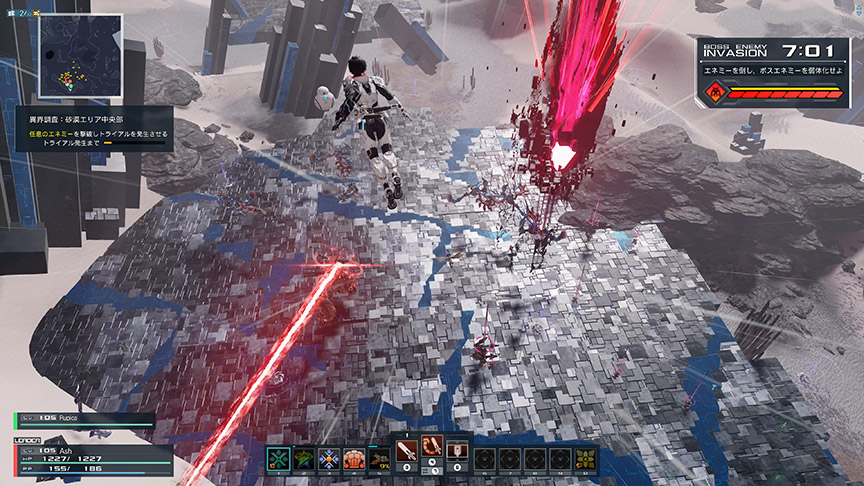This screenshot has width=864, height=486.
Task: Select the teal cross skill in the hotbar
Action: pos(280,458)
